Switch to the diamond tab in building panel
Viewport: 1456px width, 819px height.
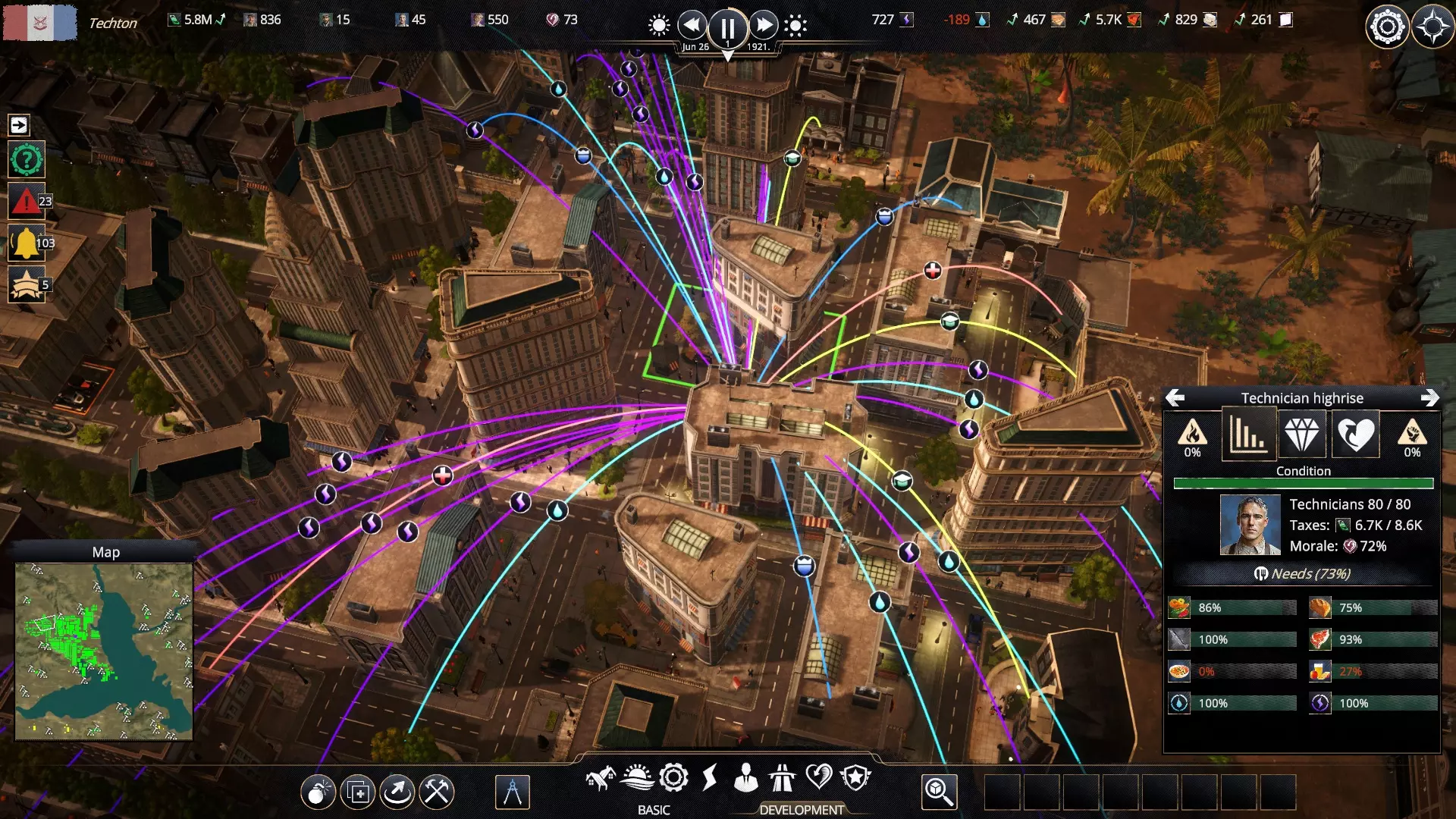(x=1302, y=435)
